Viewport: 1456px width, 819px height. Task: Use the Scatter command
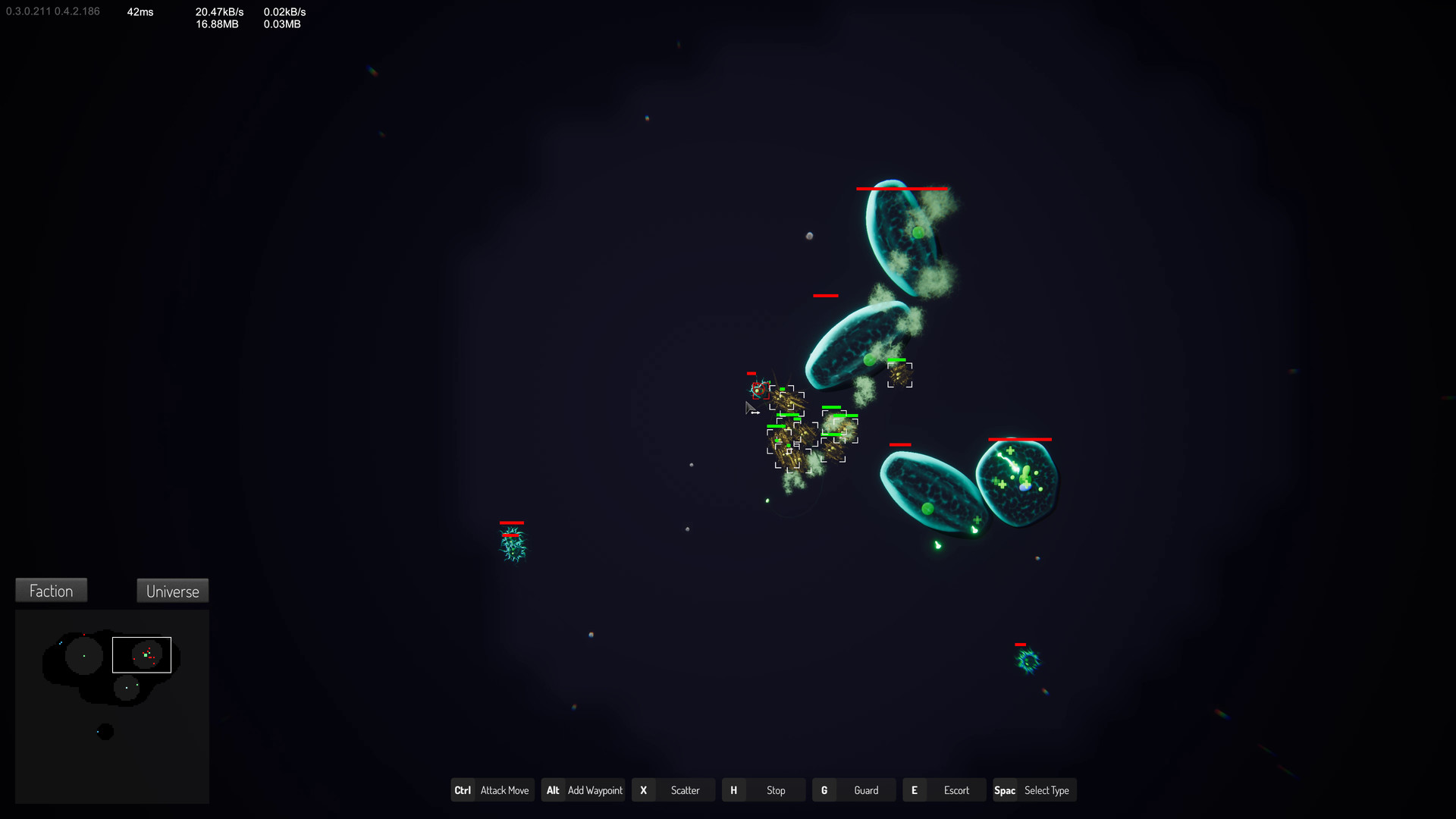[673, 789]
